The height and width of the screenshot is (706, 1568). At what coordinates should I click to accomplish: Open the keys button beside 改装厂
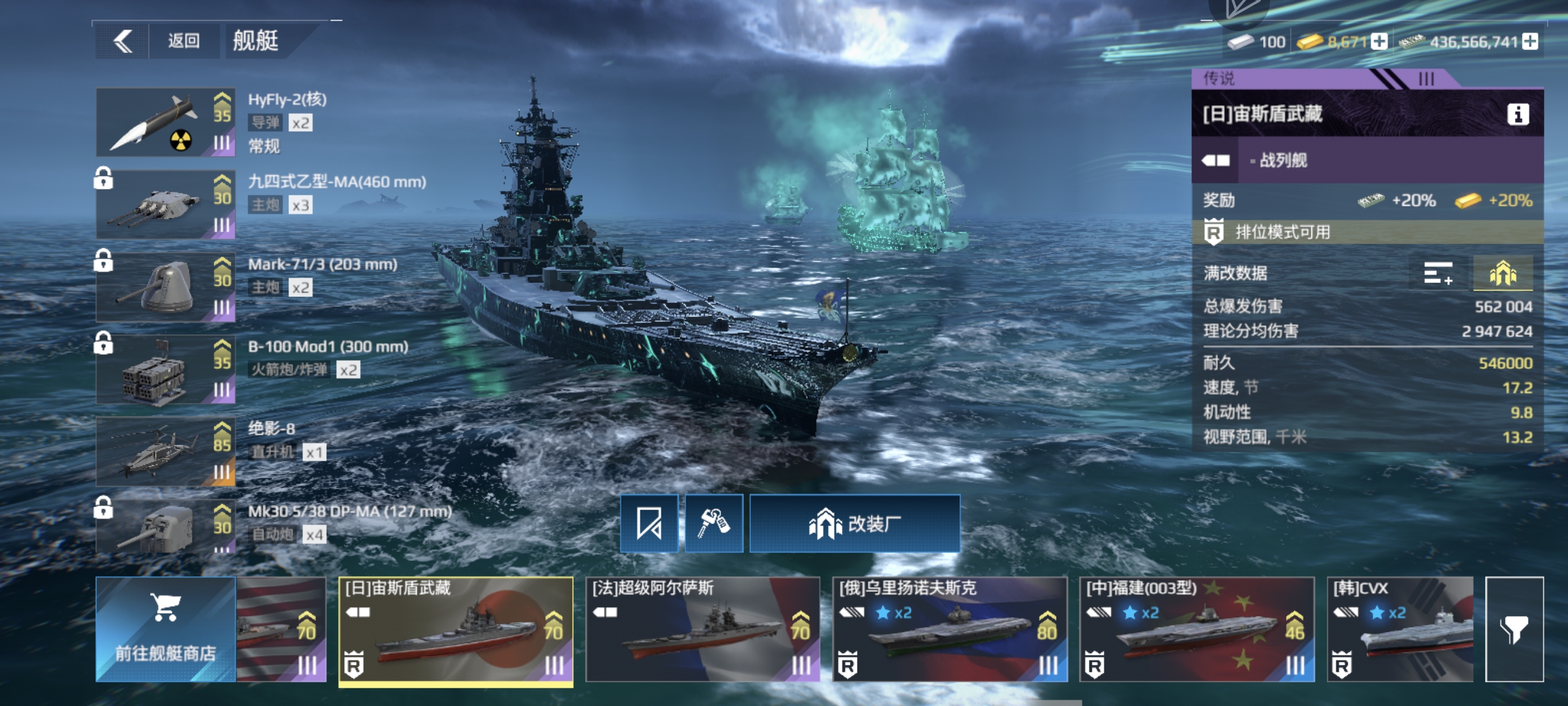(713, 524)
